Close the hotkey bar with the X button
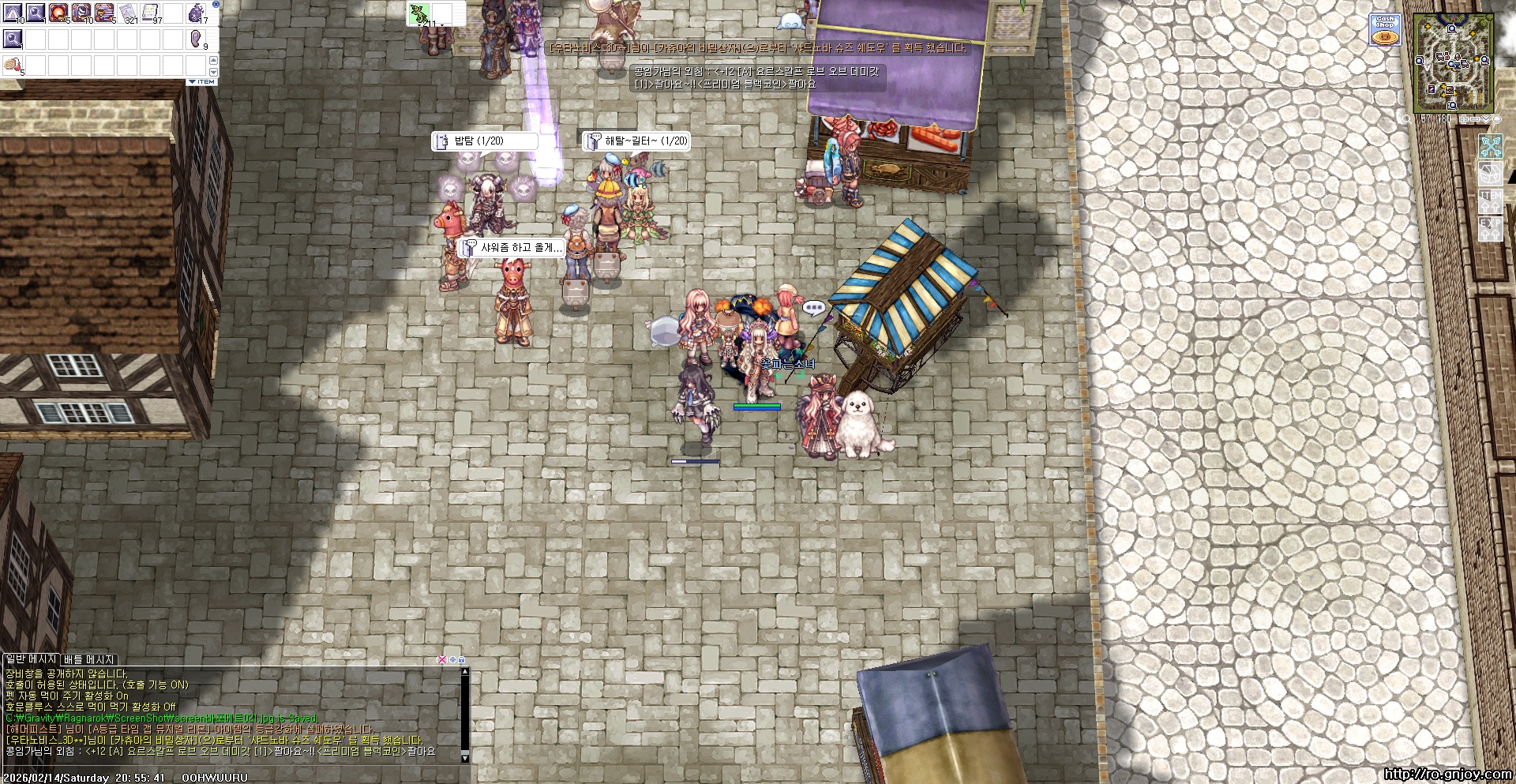The height and width of the screenshot is (784, 1516). (216, 5)
